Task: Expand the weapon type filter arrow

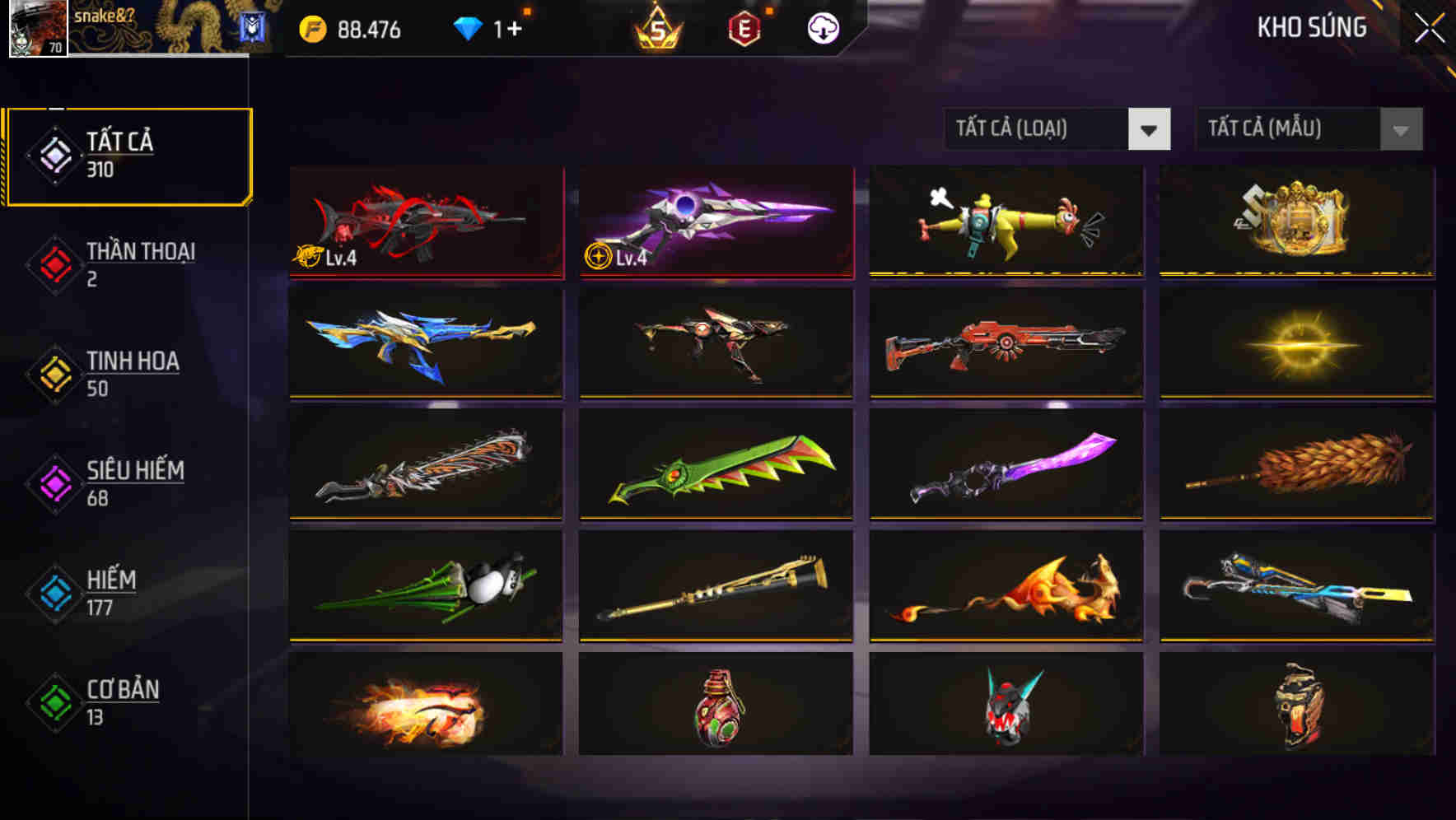Action: [1150, 129]
